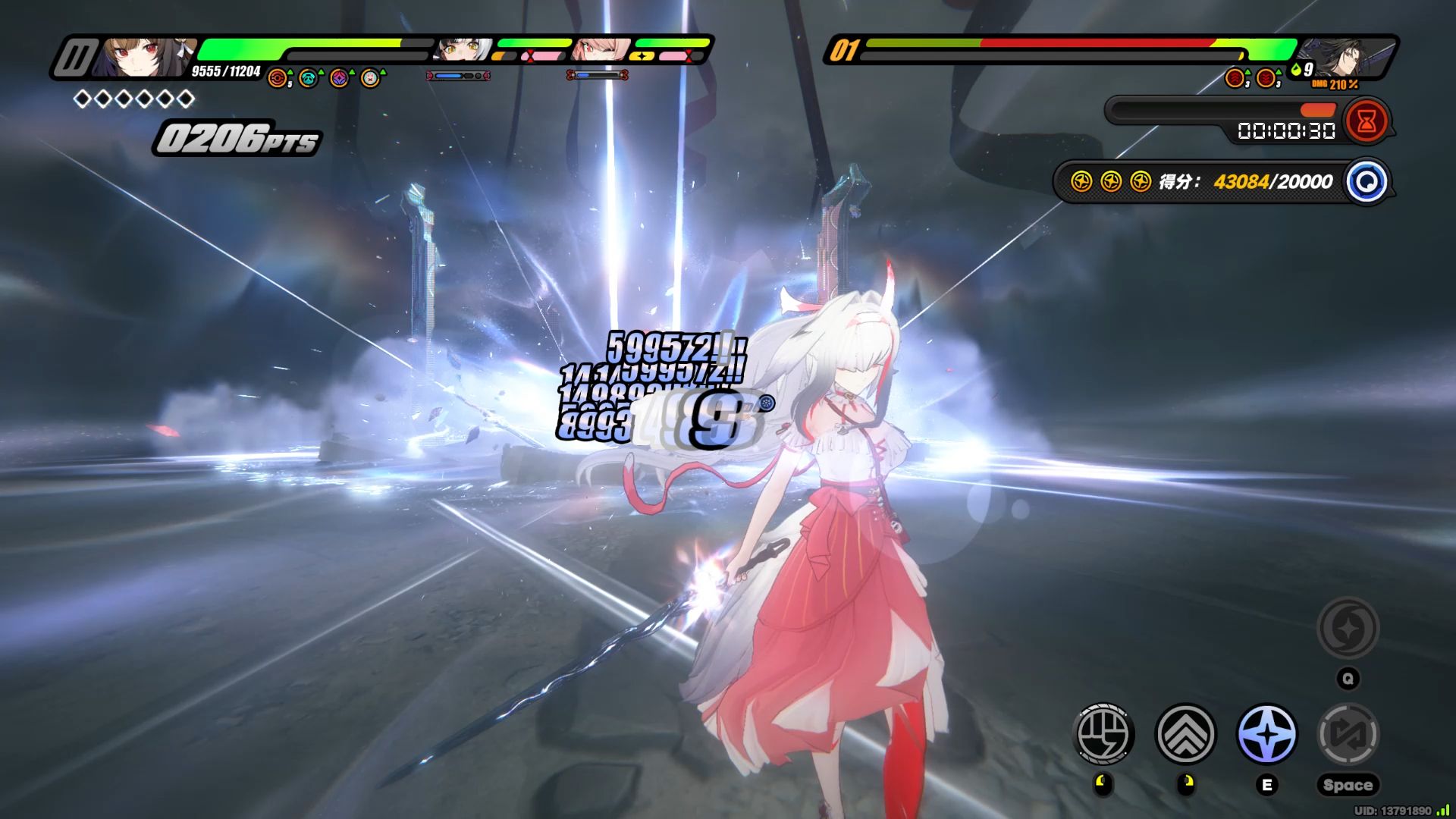Open the blue swirl score objective icon
This screenshot has width=1456, height=819.
pos(1367,182)
